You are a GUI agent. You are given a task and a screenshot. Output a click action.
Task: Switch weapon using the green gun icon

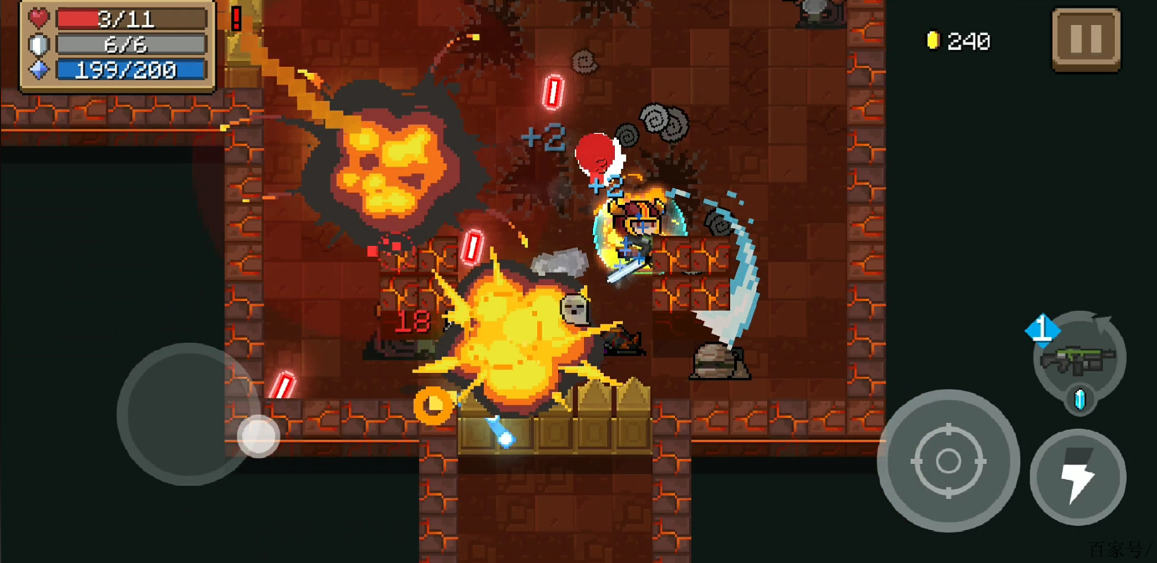click(x=1079, y=357)
